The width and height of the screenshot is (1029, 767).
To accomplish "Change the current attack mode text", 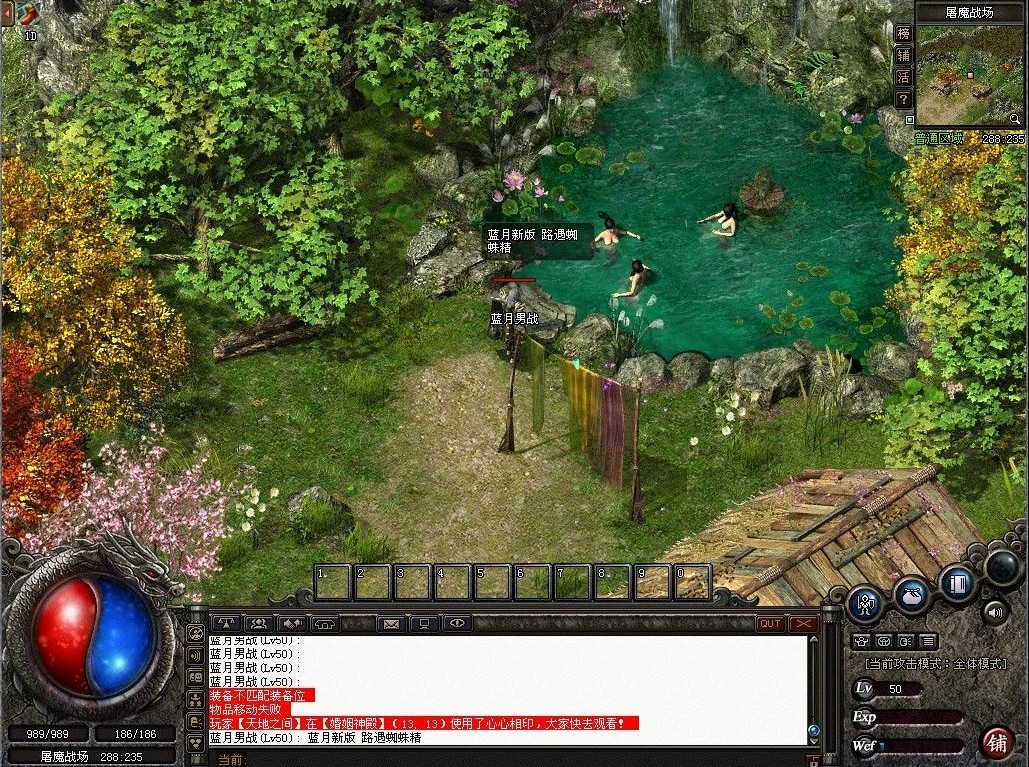I will click(934, 663).
